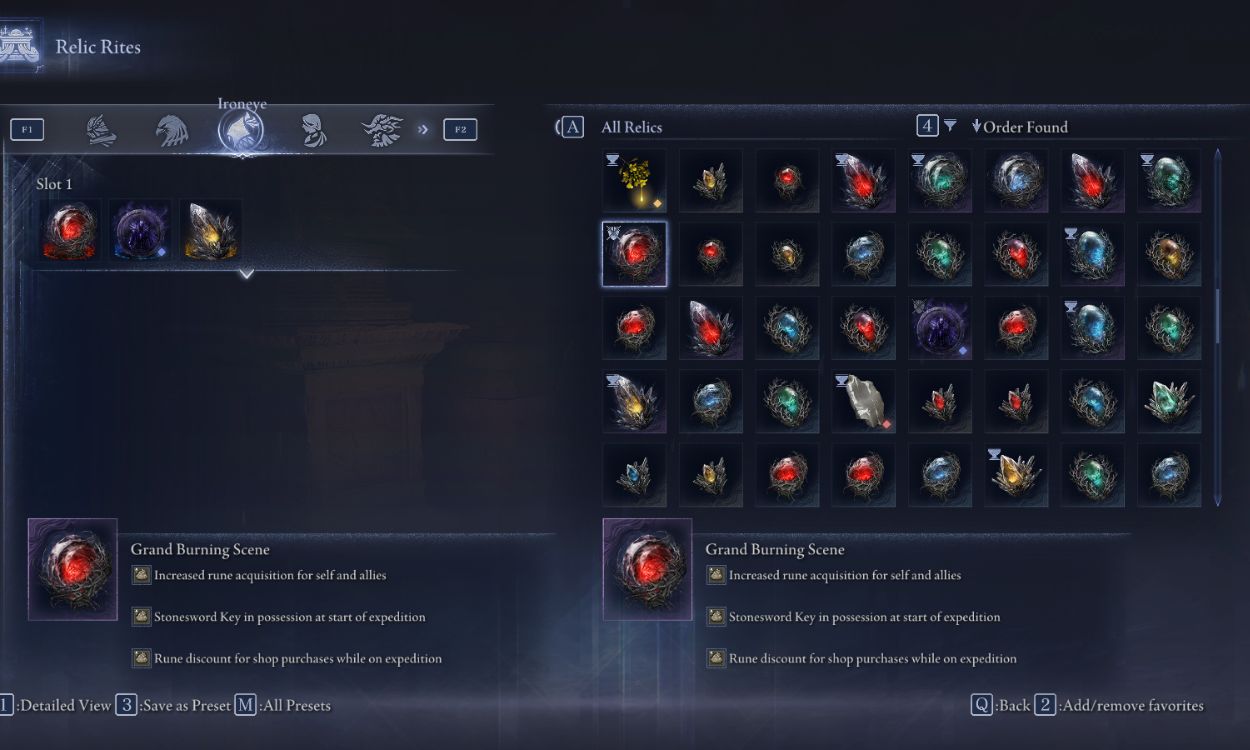
Task: Select the horned beast character tab
Action: [x=382, y=130]
